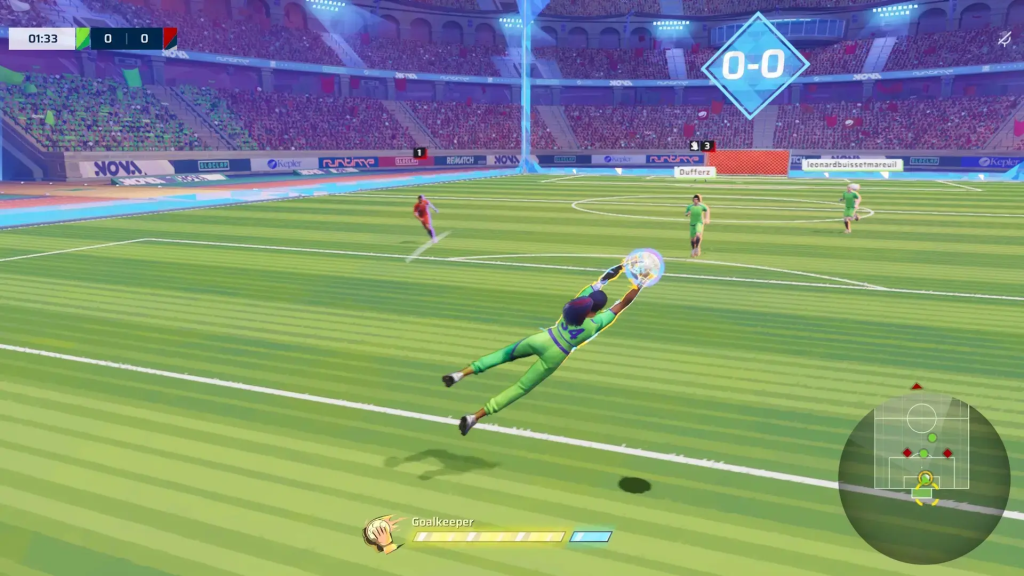
Task: Select the Goalkeeper glove icon
Action: coord(381,533)
